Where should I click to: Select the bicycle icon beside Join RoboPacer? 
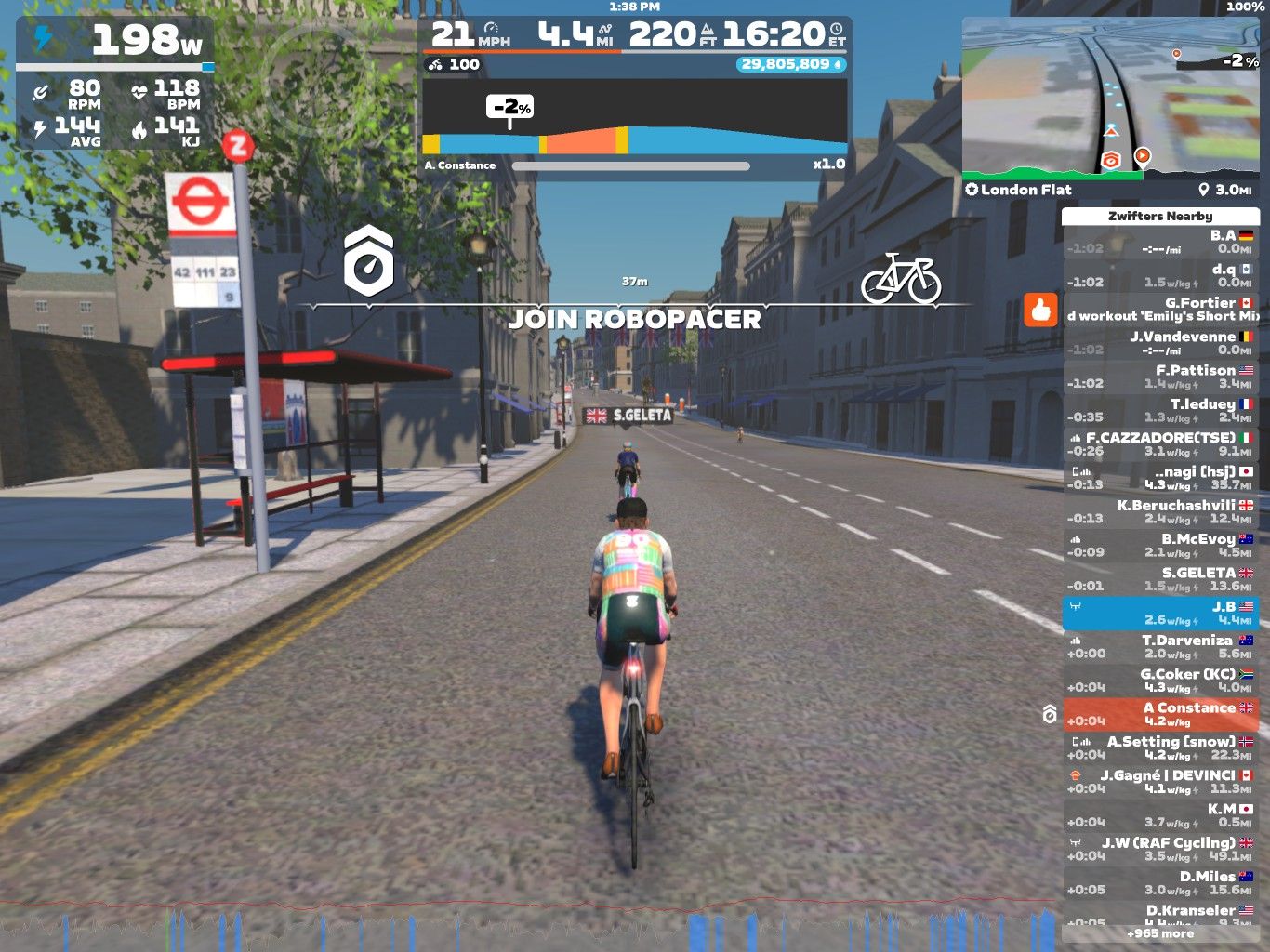pyautogui.click(x=900, y=278)
